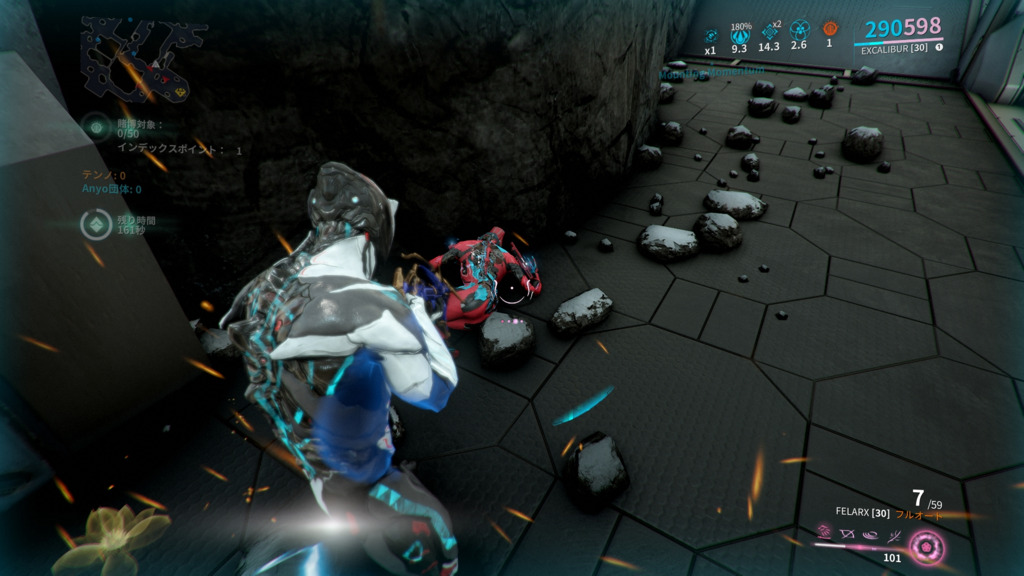Select the wager target objective icon

96,127
